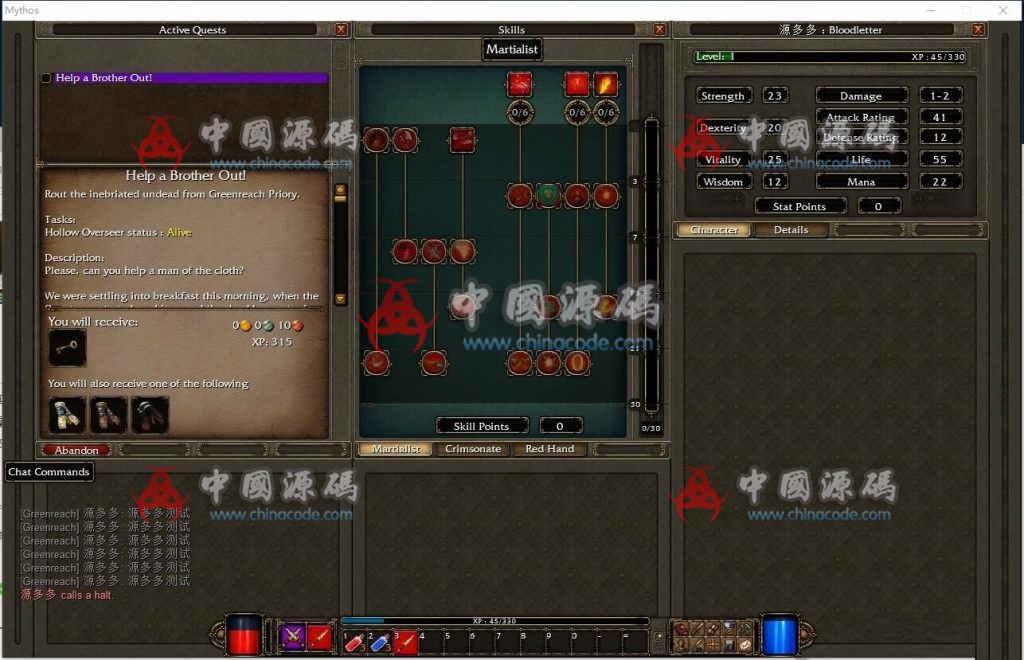Close the Active Quests panel
The width and height of the screenshot is (1024, 660).
pos(341,30)
